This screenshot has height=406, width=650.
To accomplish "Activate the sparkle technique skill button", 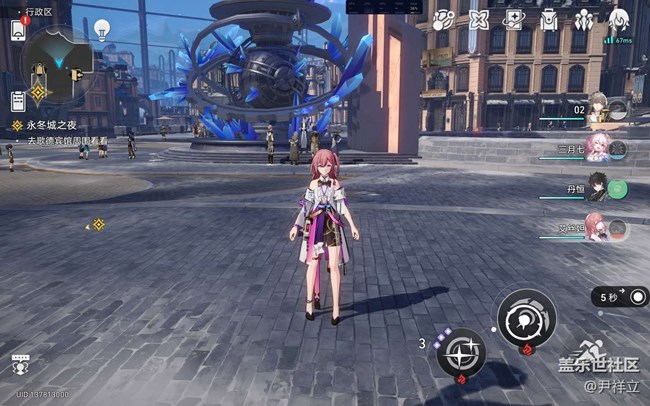I will coord(461,352).
